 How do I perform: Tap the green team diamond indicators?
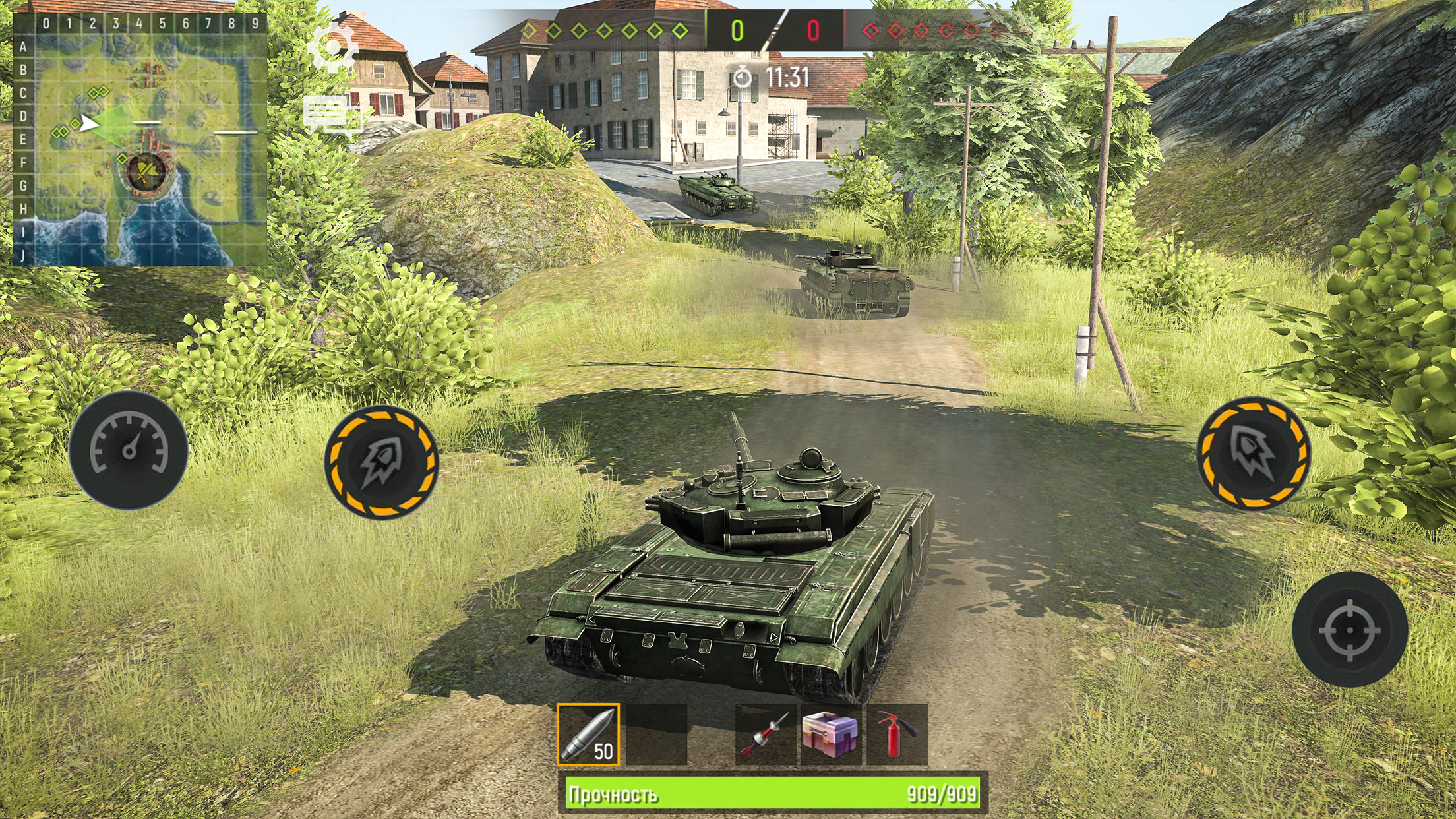[x=610, y=30]
